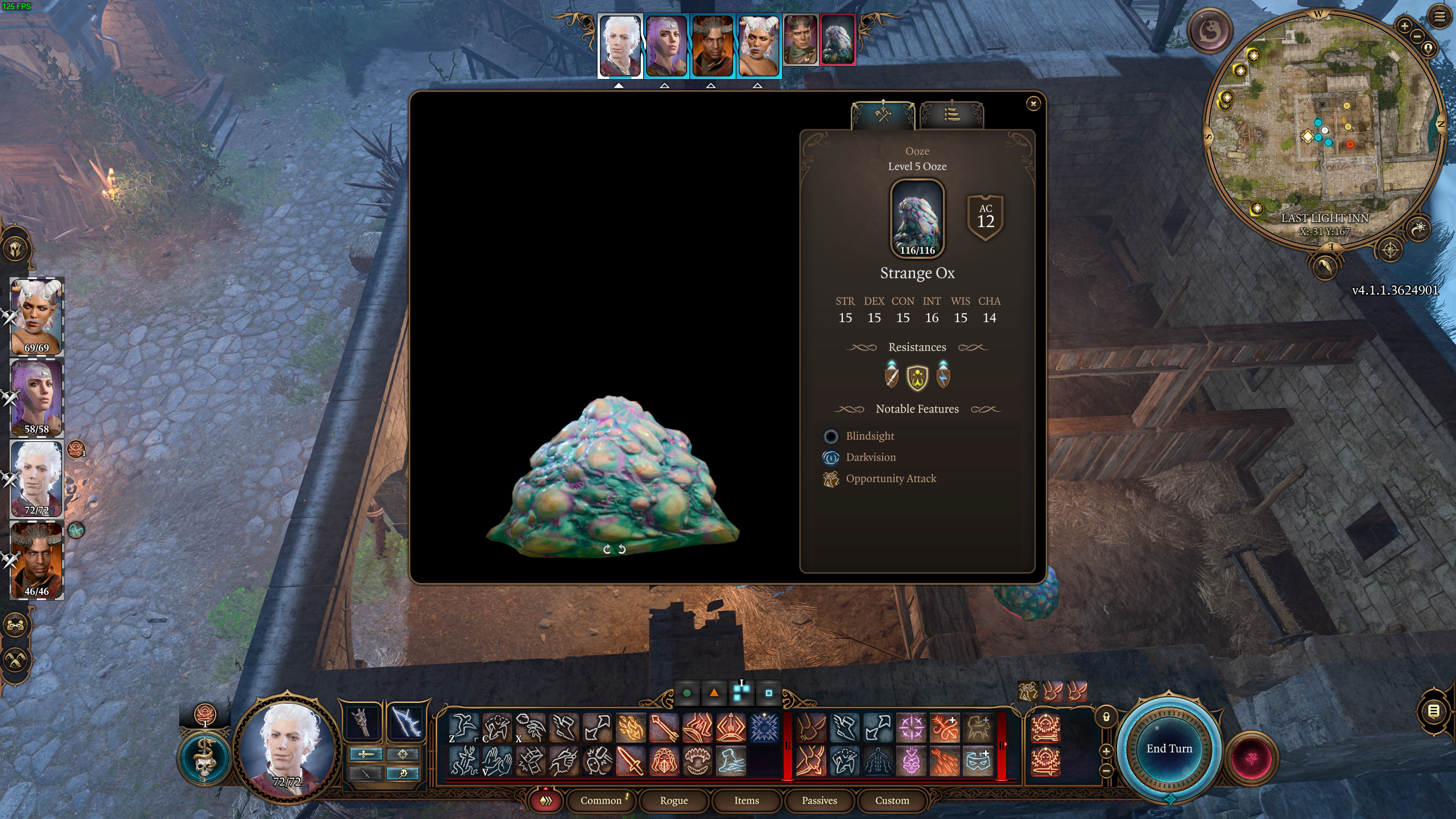This screenshot has width=1456, height=819.
Task: Zoom in using the minimap plus control
Action: pos(1405,26)
